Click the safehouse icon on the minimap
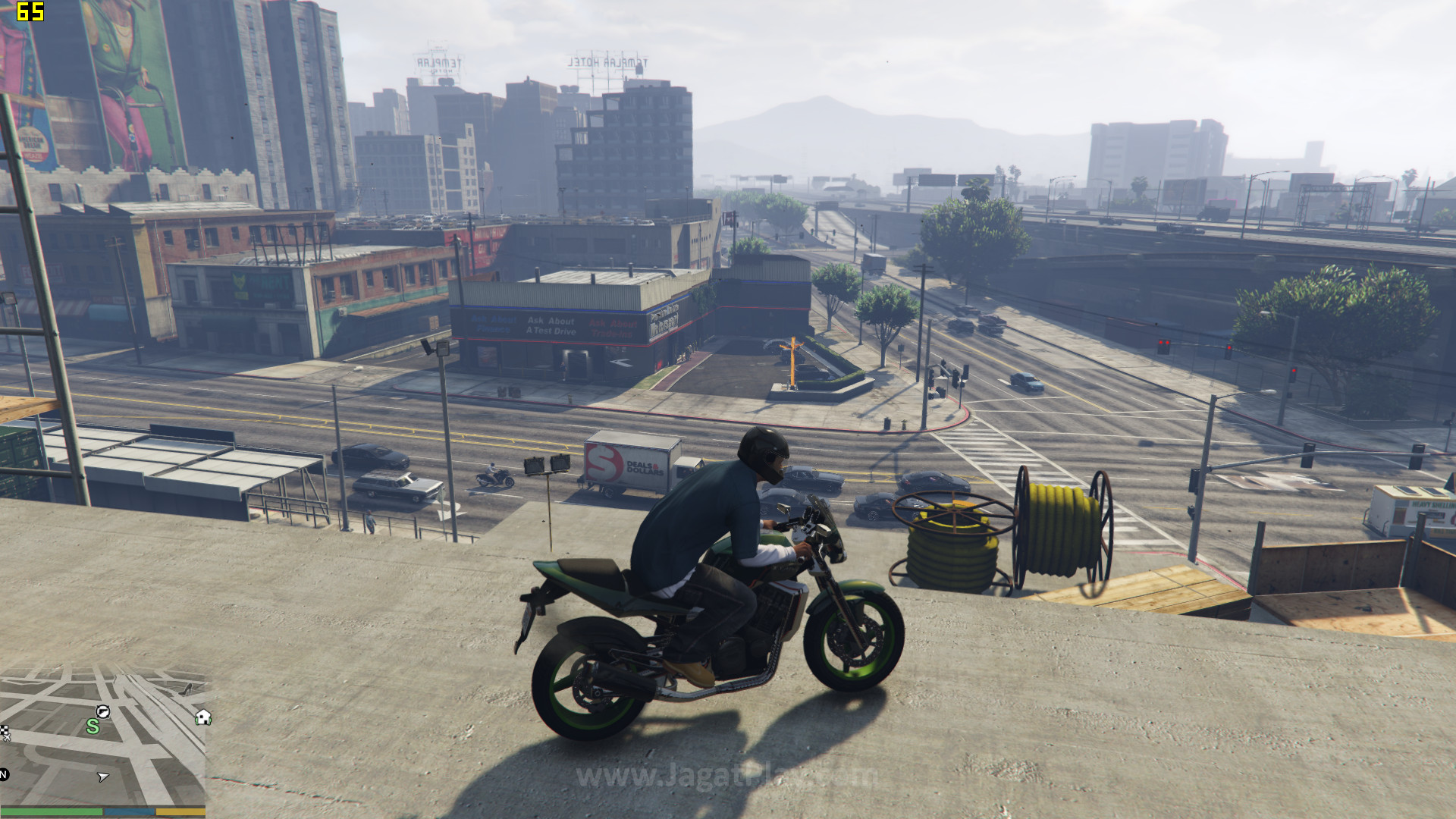1456x819 pixels. (202, 717)
